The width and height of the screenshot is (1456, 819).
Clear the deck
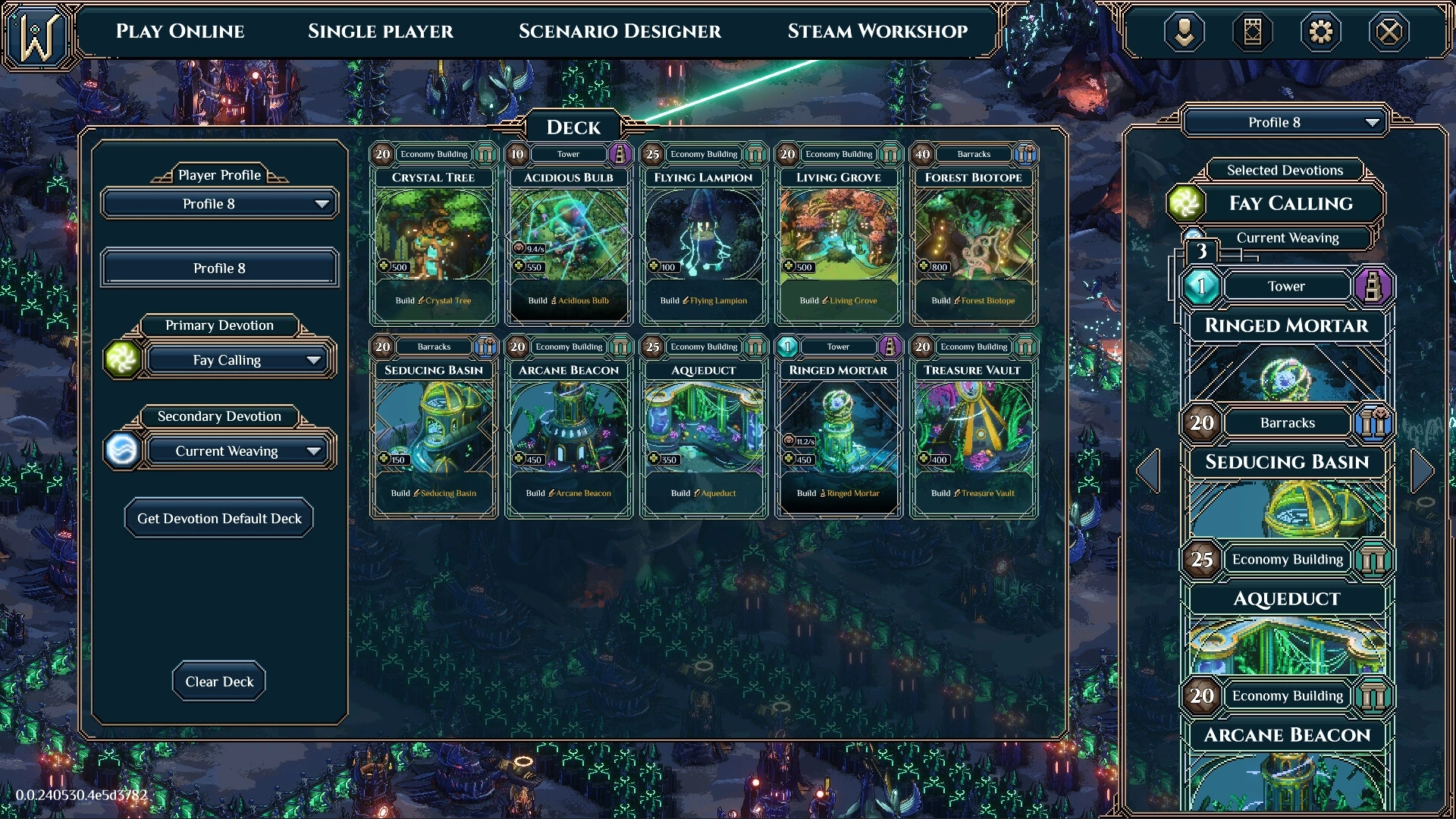219,682
